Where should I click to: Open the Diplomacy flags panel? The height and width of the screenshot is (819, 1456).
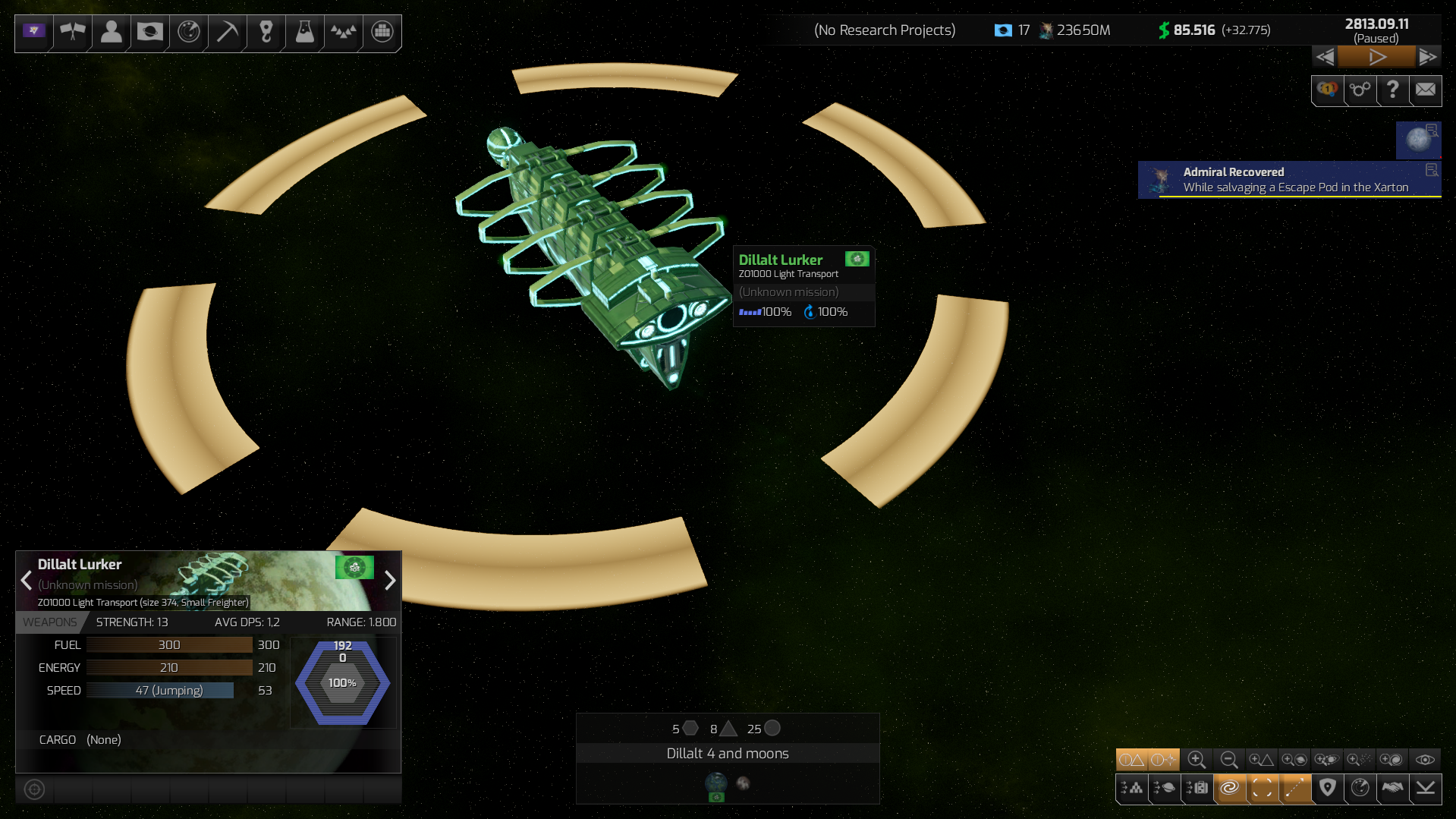(x=73, y=33)
